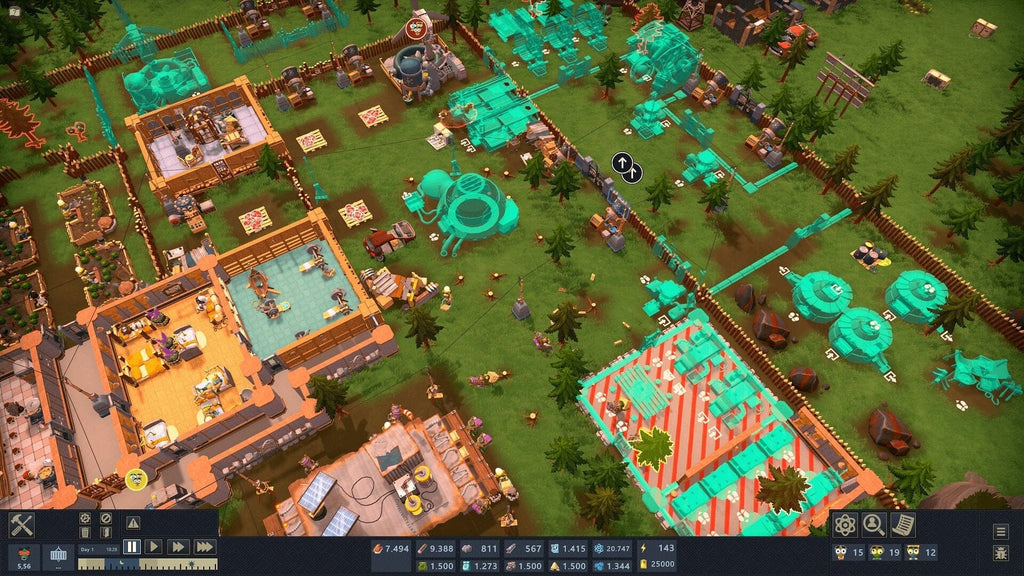Select the colonist group showing 15
The width and height of the screenshot is (1024, 576).
coord(848,552)
